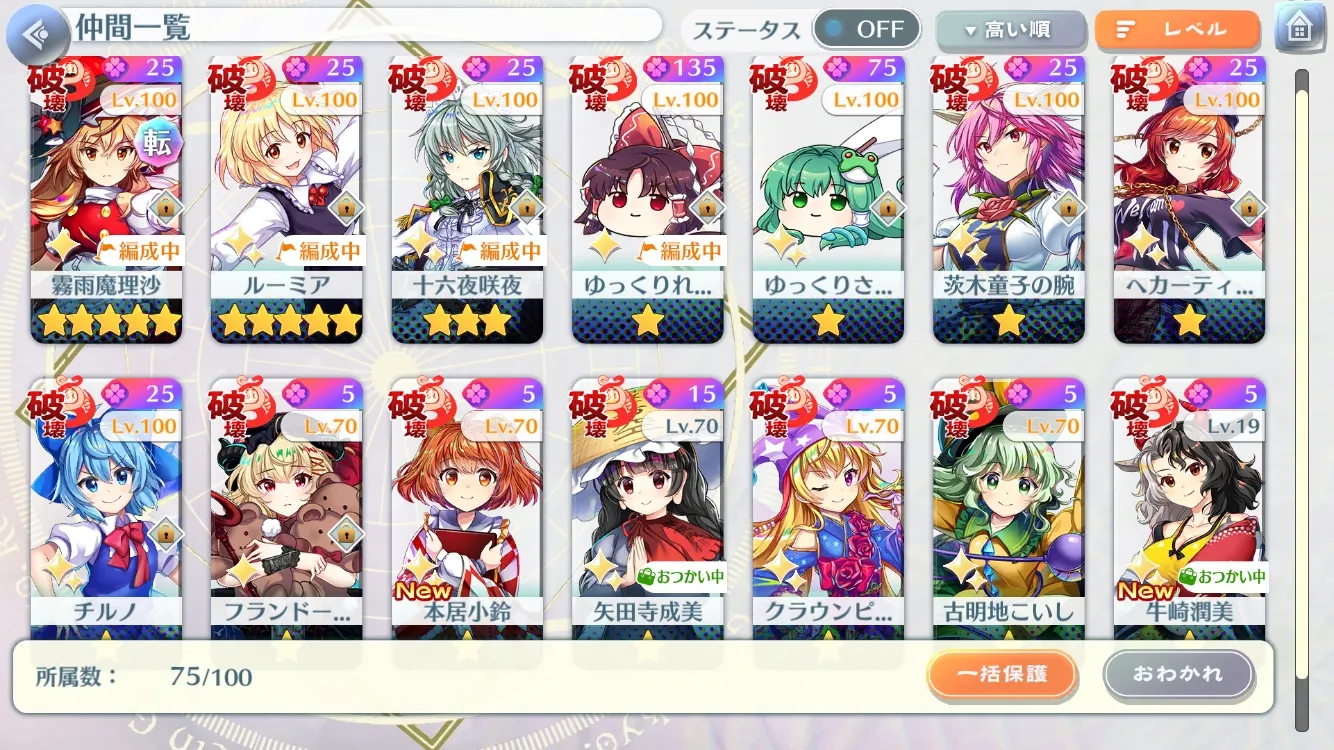Tap the おわかれ farewell button

tap(1178, 675)
